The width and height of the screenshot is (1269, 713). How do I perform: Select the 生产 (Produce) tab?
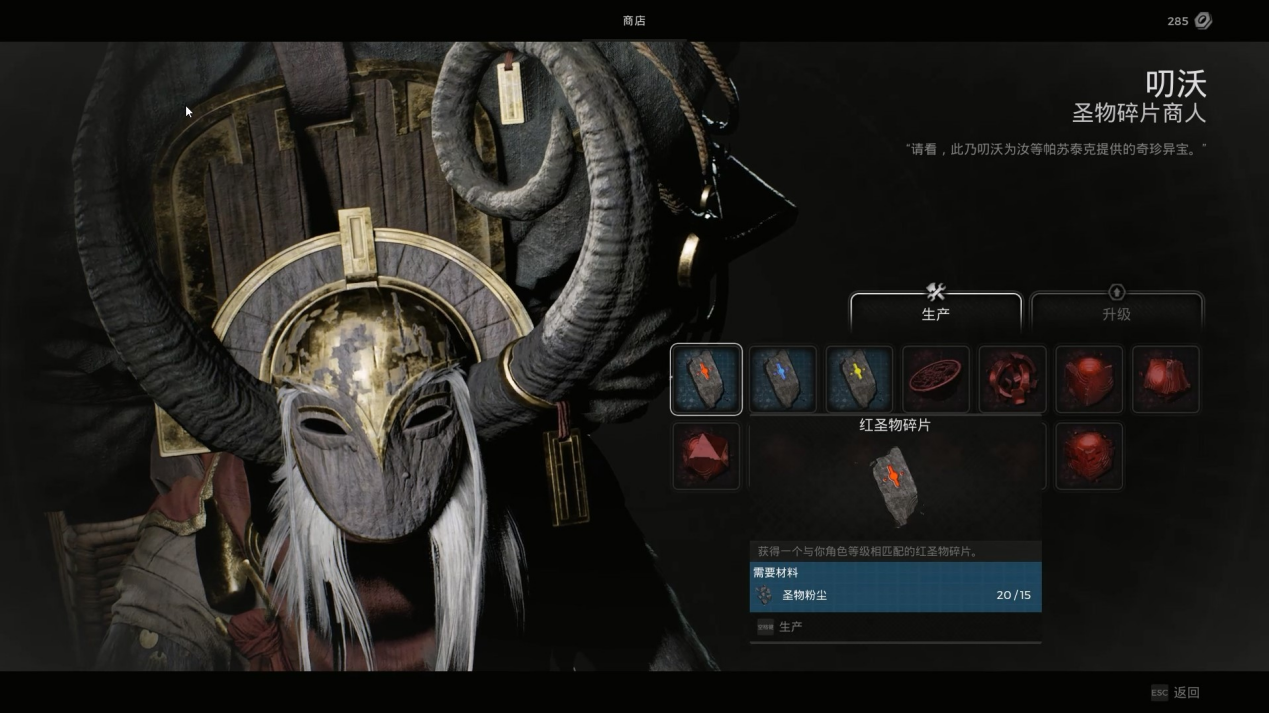(x=935, y=310)
